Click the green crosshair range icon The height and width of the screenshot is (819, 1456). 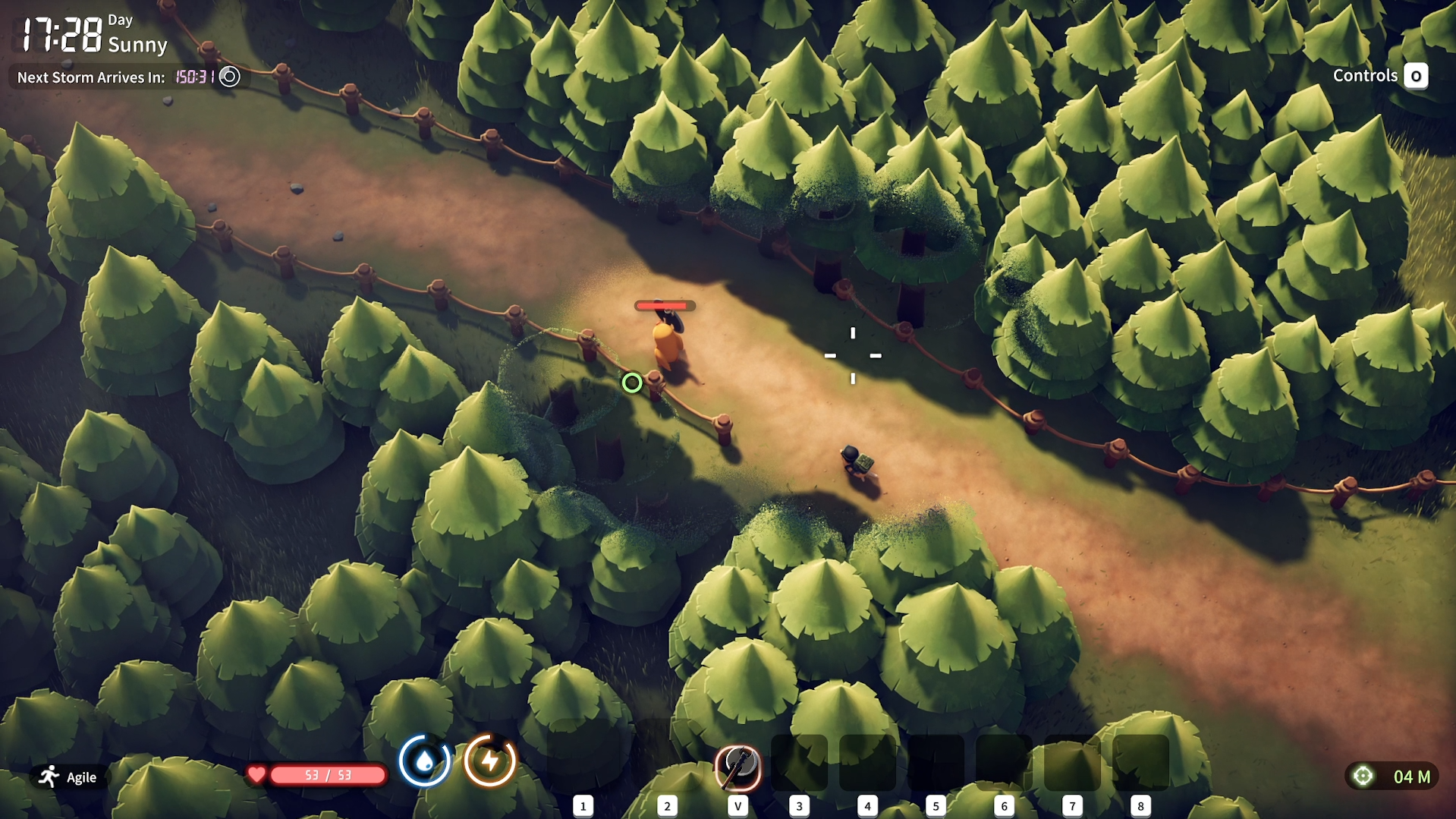pos(1363,776)
